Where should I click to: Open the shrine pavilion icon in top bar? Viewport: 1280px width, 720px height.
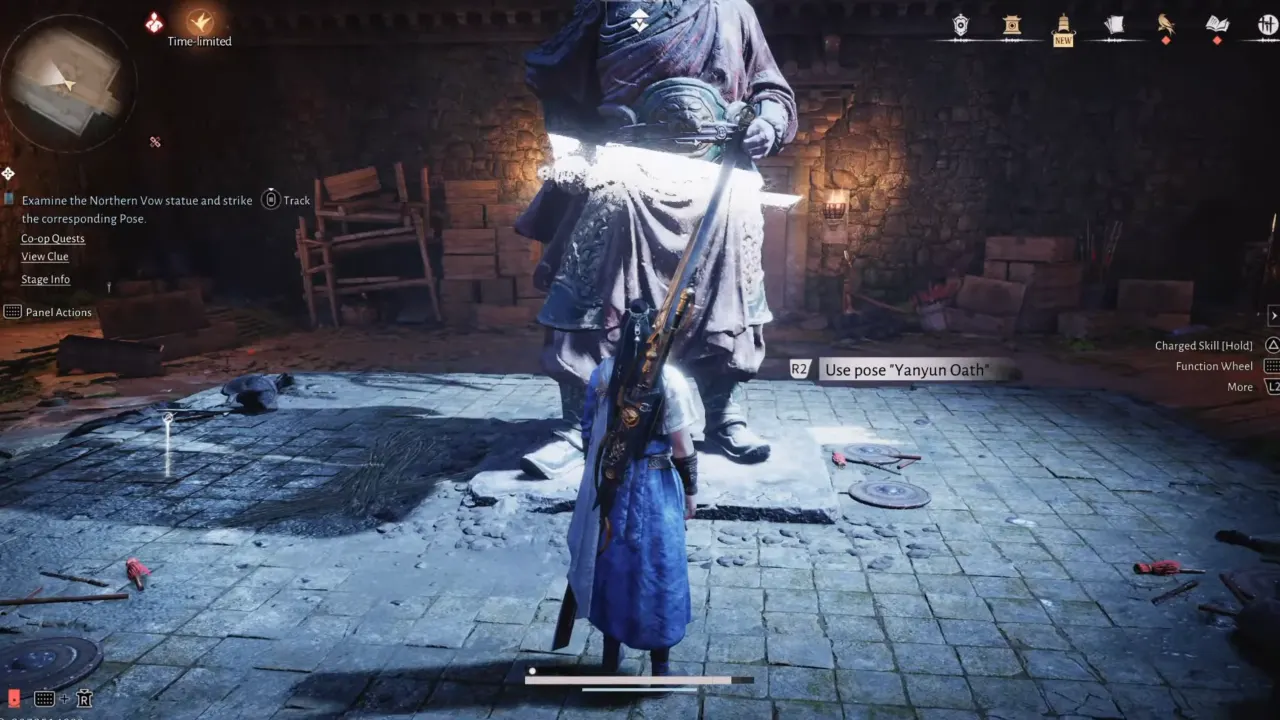pos(1012,25)
